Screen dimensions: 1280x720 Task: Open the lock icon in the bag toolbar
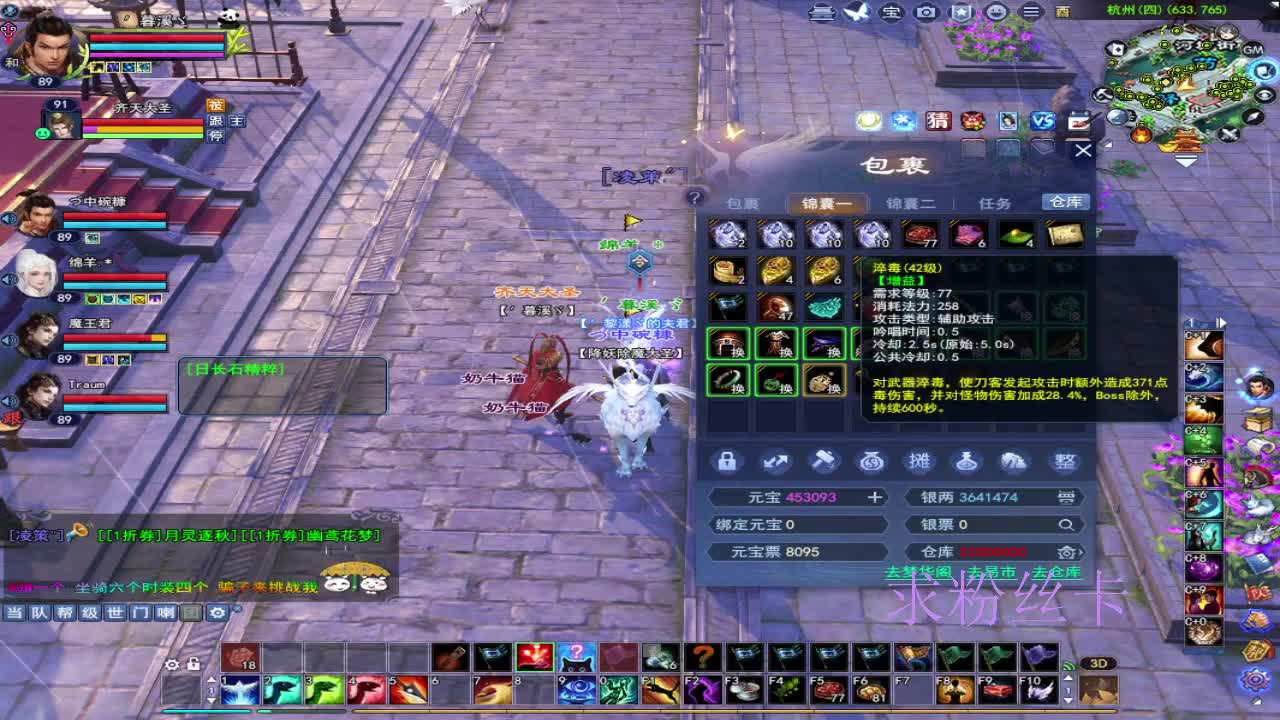(728, 462)
